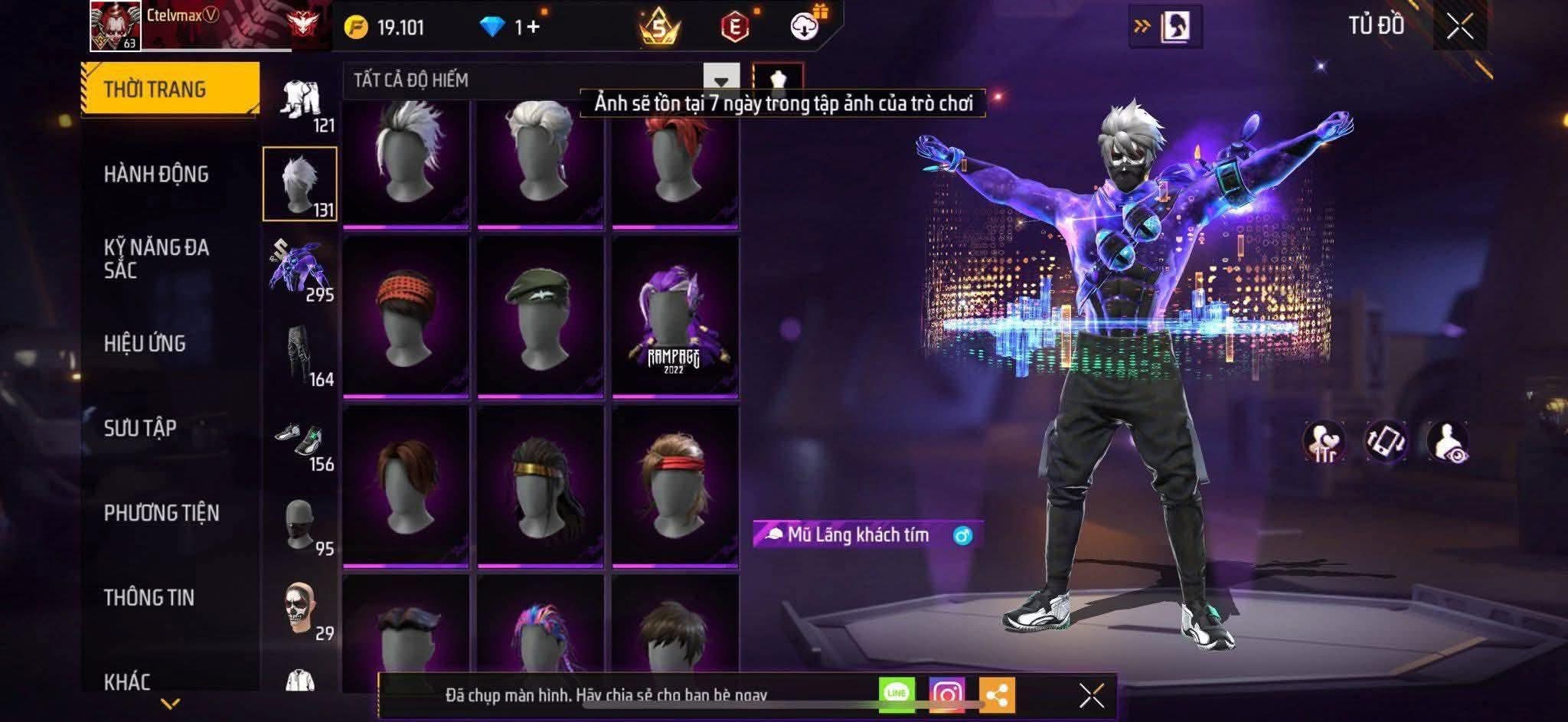The height and width of the screenshot is (722, 1568).
Task: Open the Phương Tiện tab
Action: click(162, 513)
